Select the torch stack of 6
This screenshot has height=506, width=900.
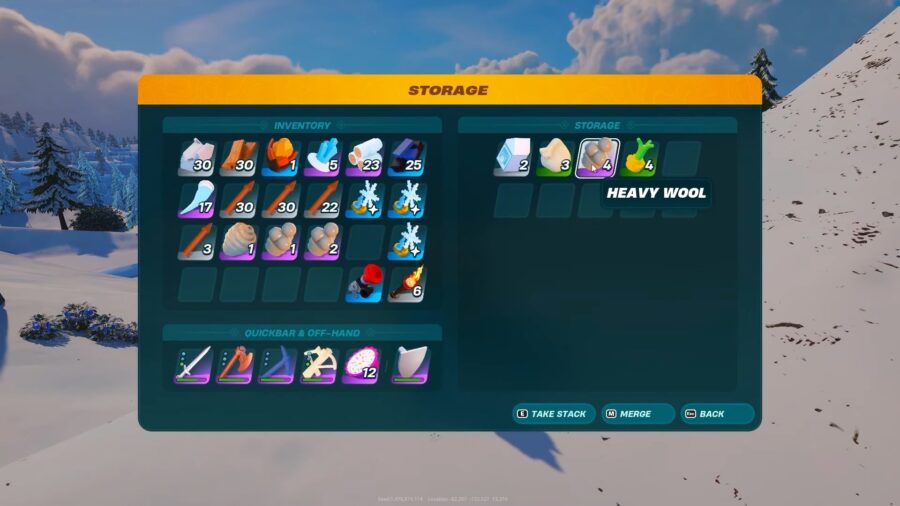[407, 284]
